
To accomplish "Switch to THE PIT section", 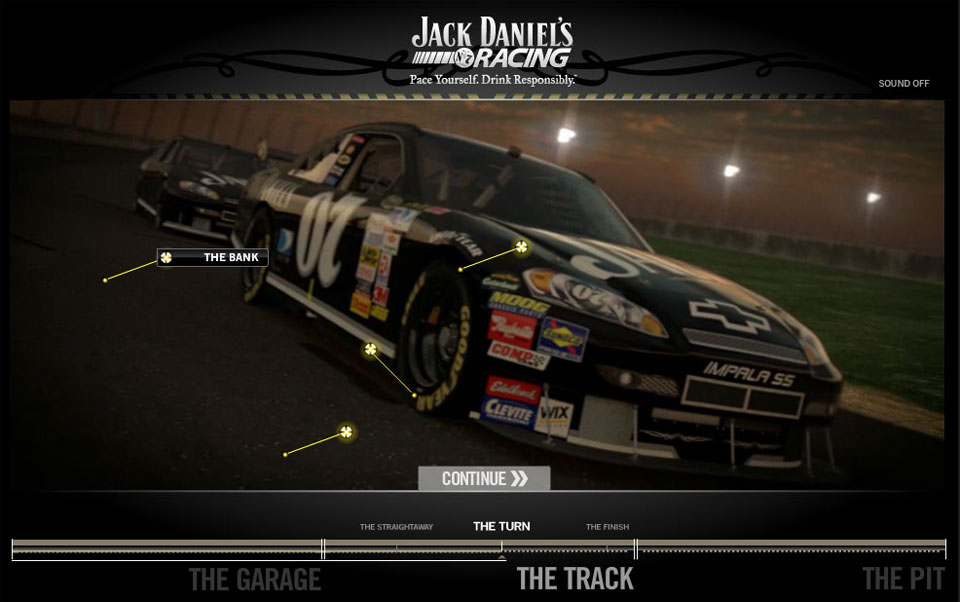I will click(902, 579).
